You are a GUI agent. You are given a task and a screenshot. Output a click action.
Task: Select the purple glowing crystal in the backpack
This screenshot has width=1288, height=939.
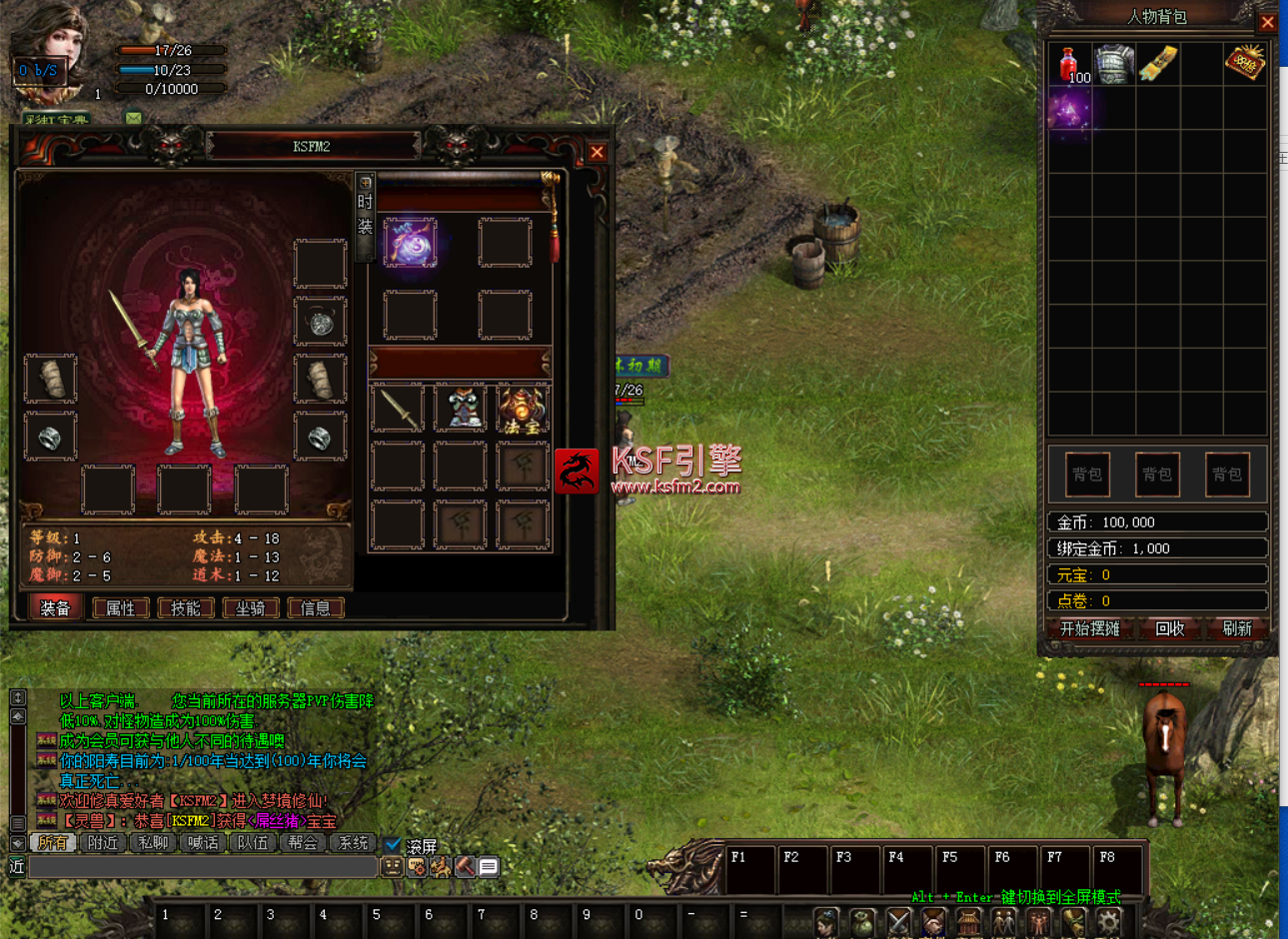point(1069,109)
